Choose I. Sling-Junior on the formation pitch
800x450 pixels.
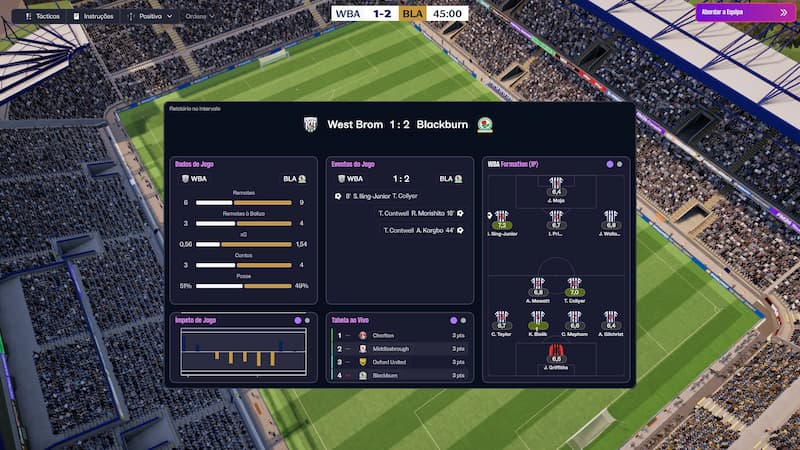pyautogui.click(x=502, y=220)
